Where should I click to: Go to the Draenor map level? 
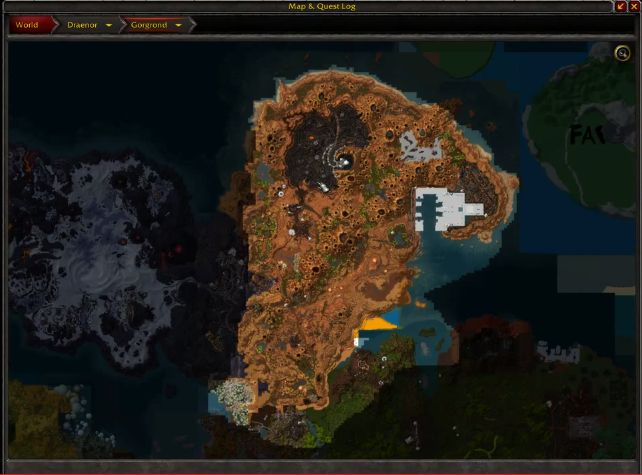pyautogui.click(x=82, y=25)
